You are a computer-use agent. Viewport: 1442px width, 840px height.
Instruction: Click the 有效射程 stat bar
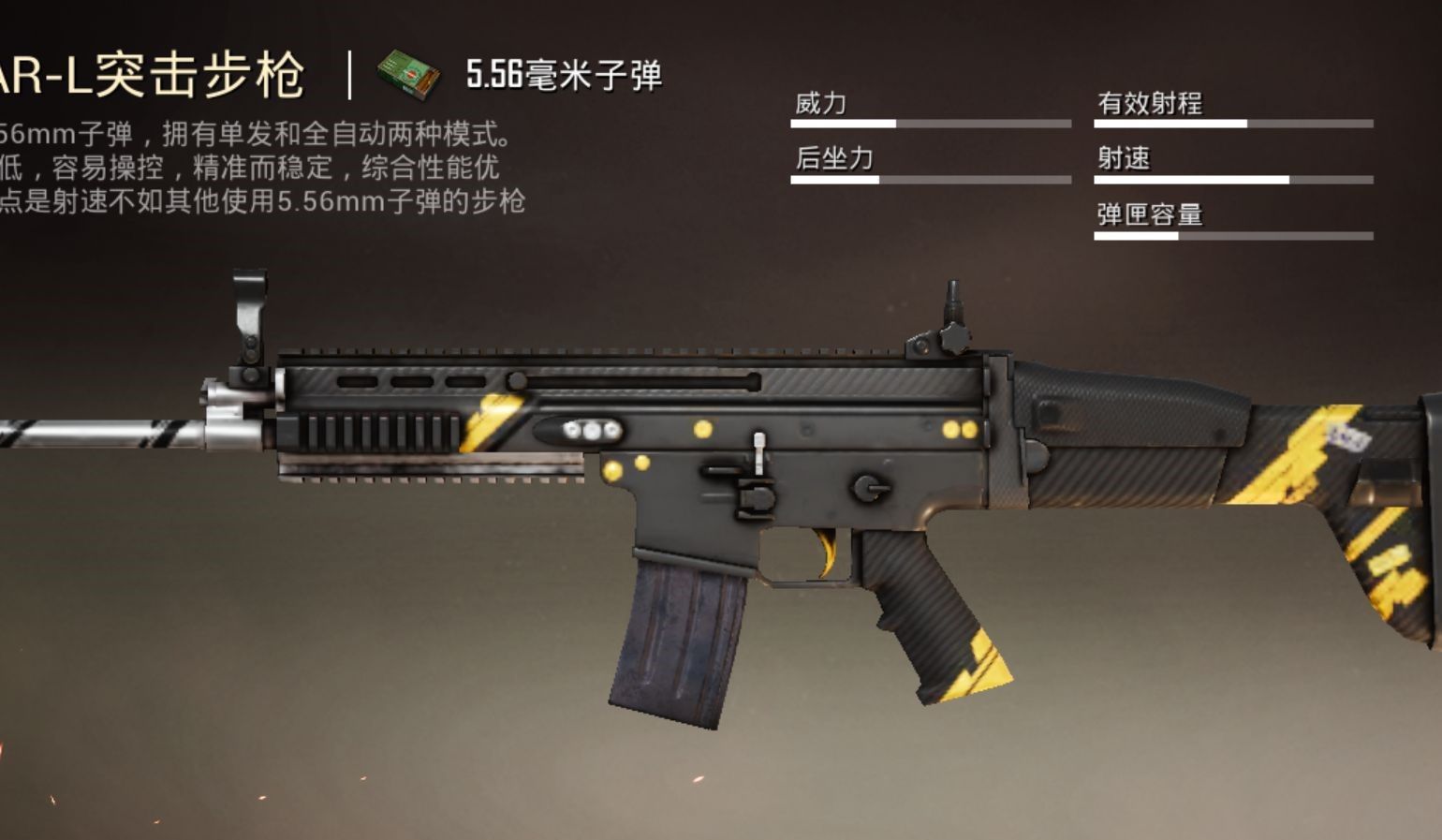click(1233, 121)
